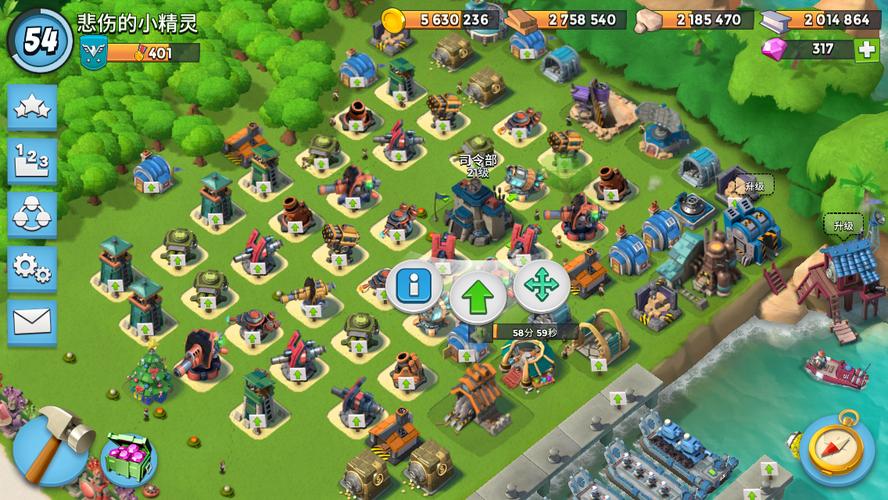
Task: Check the mail inbox envelope
Action: point(32,322)
